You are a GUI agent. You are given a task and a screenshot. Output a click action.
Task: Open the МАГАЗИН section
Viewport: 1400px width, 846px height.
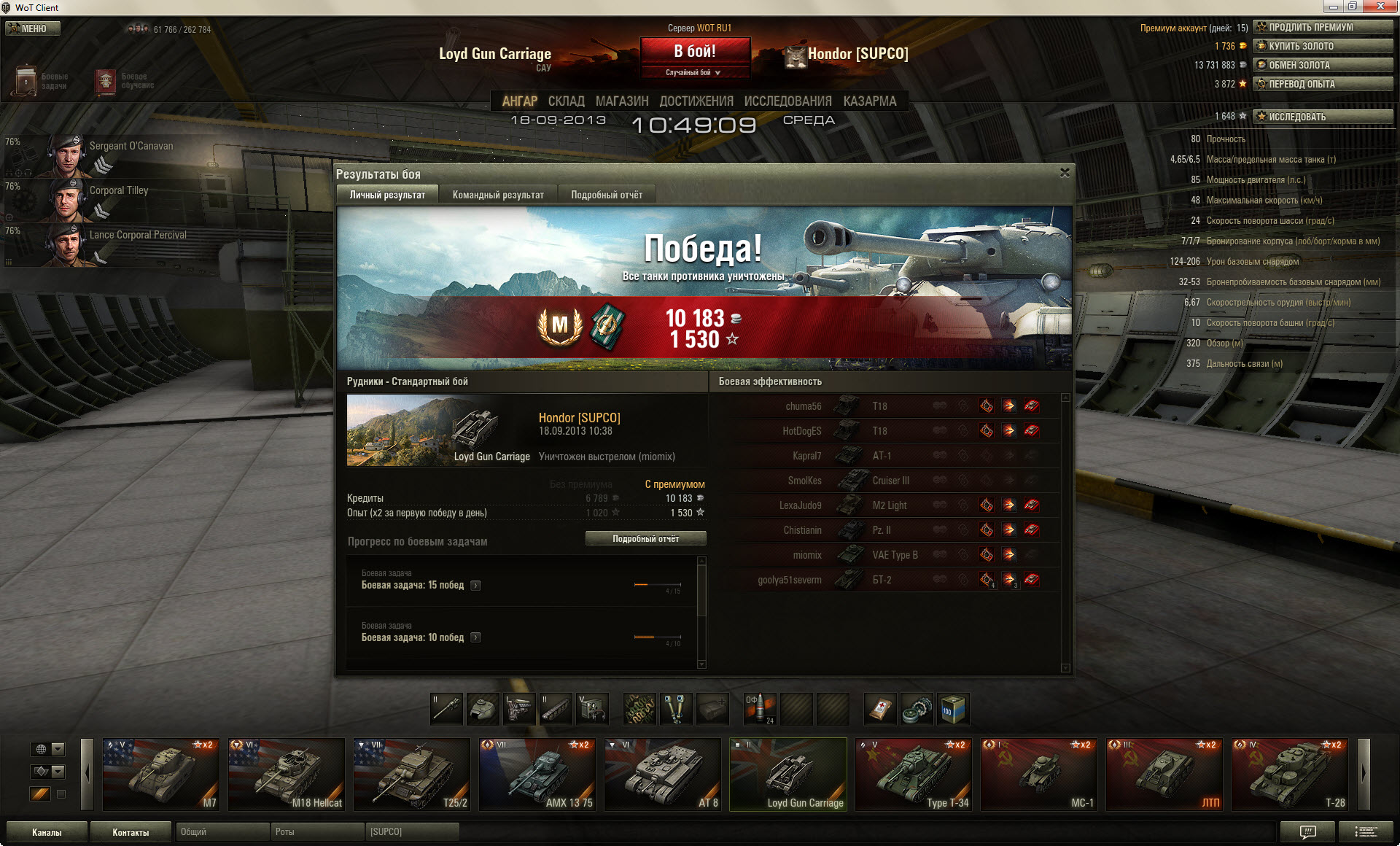[x=621, y=101]
